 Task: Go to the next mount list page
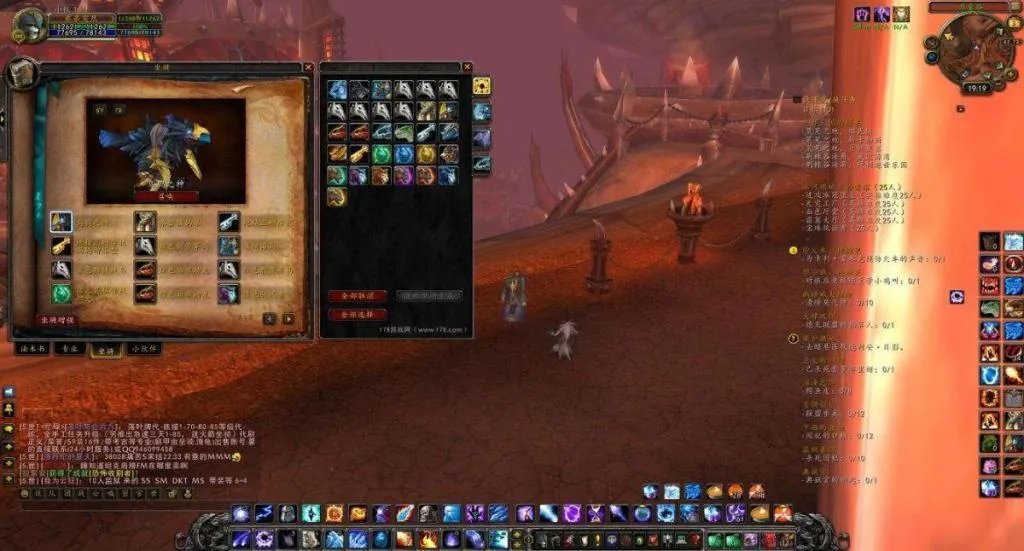288,319
